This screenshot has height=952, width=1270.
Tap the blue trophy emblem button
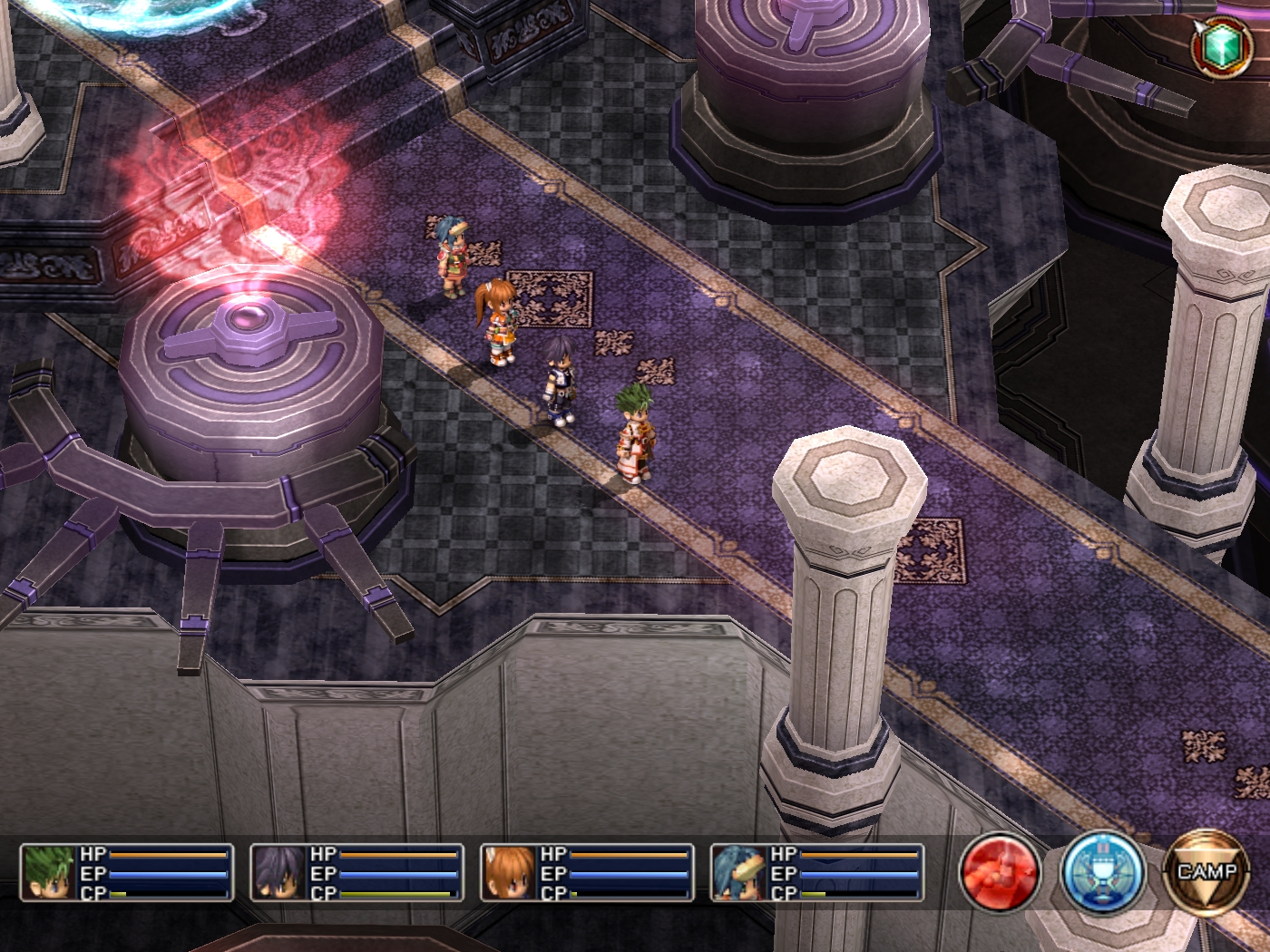point(1103,873)
